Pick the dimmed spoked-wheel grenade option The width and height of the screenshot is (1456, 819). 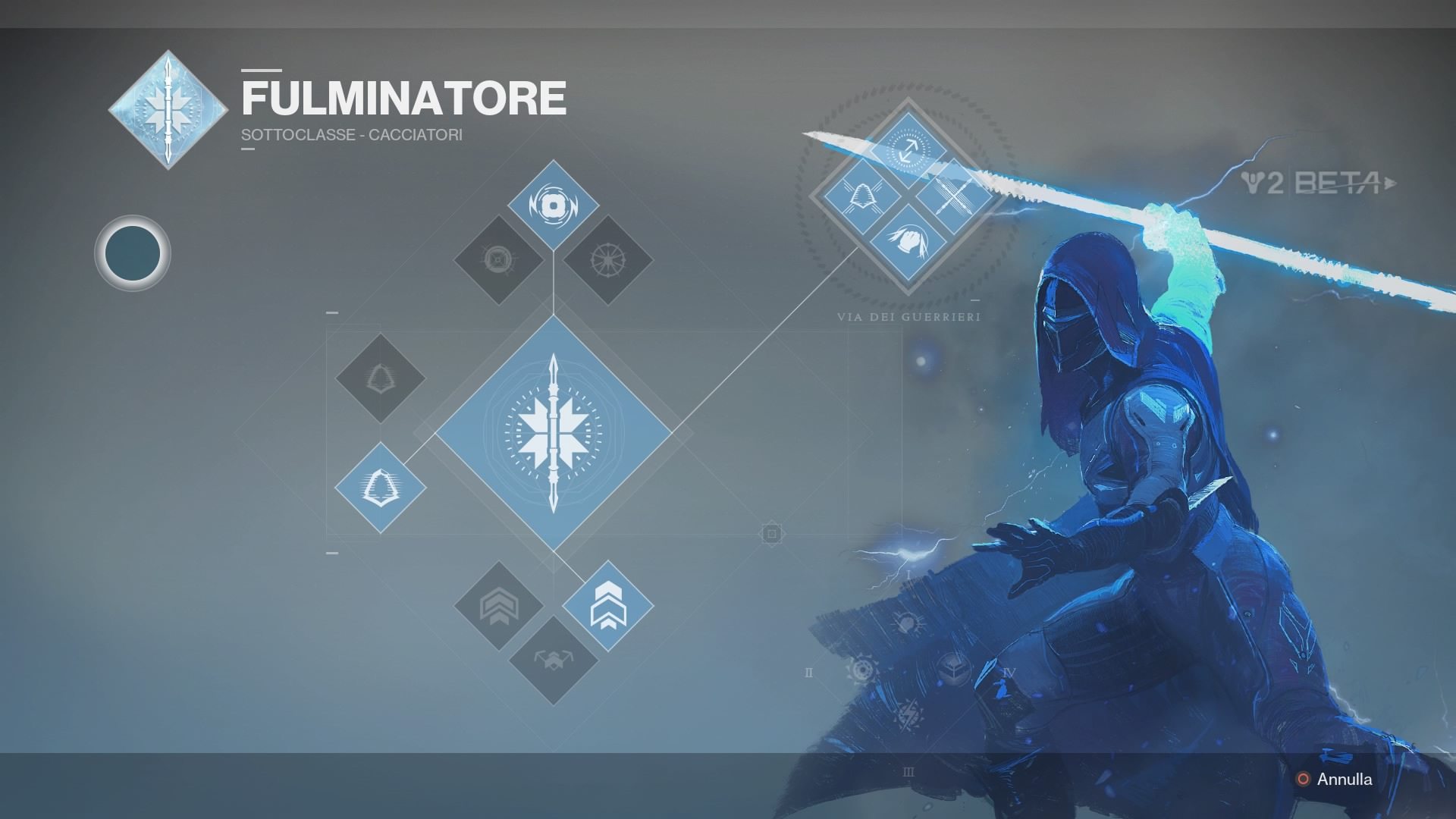point(608,260)
